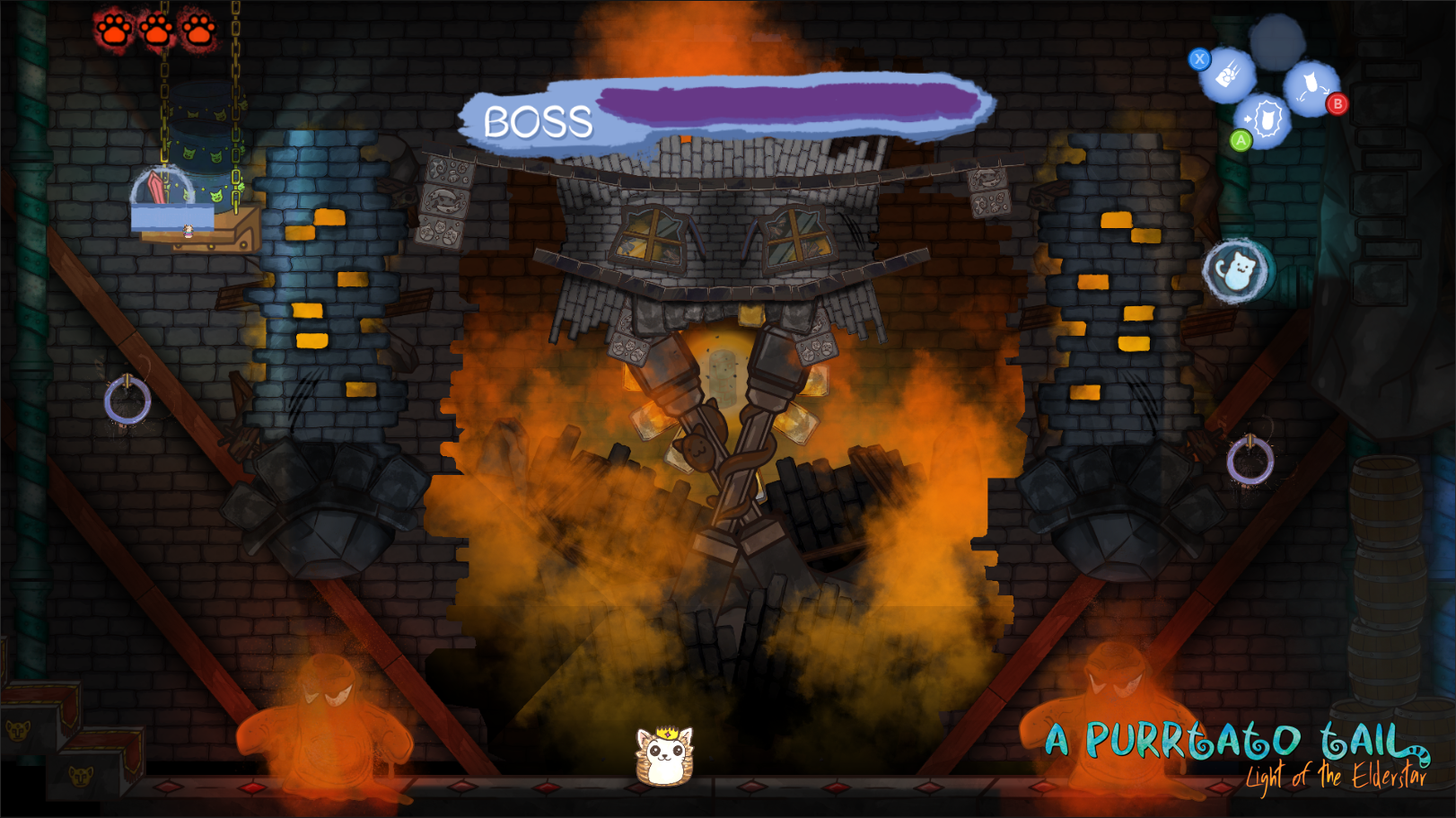1456x818 pixels.
Task: Click the empty greyed-out ability bubble
Action: (x=1276, y=40)
